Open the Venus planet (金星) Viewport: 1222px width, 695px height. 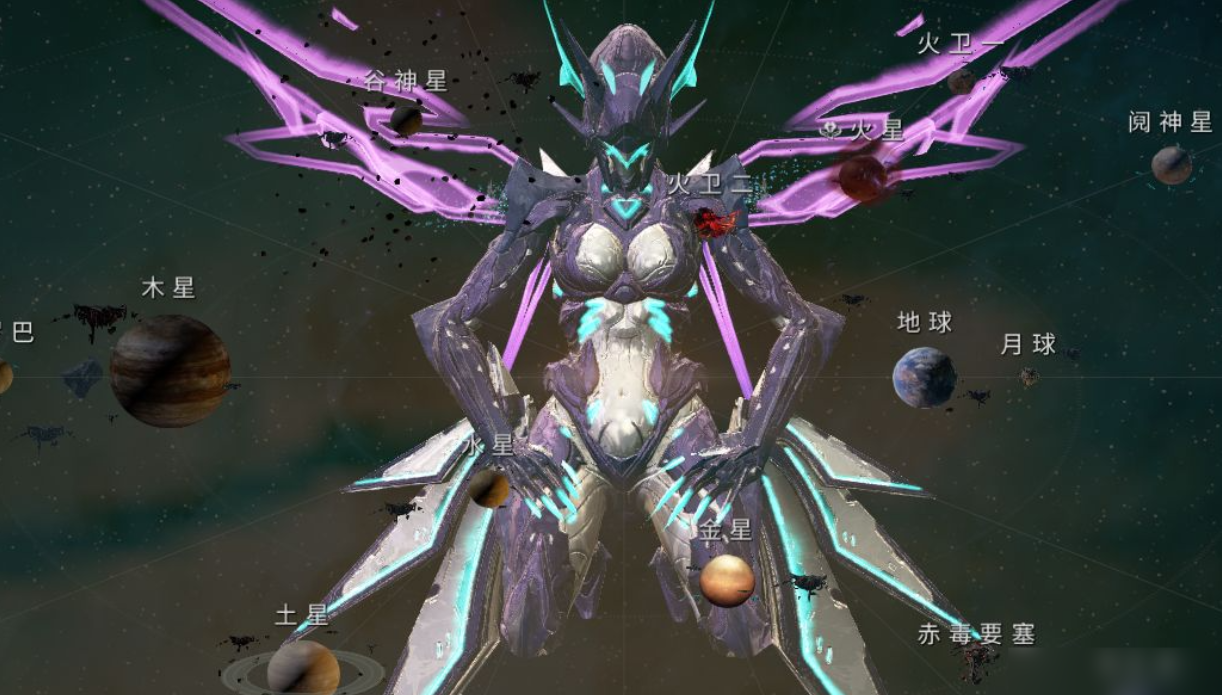click(x=727, y=581)
